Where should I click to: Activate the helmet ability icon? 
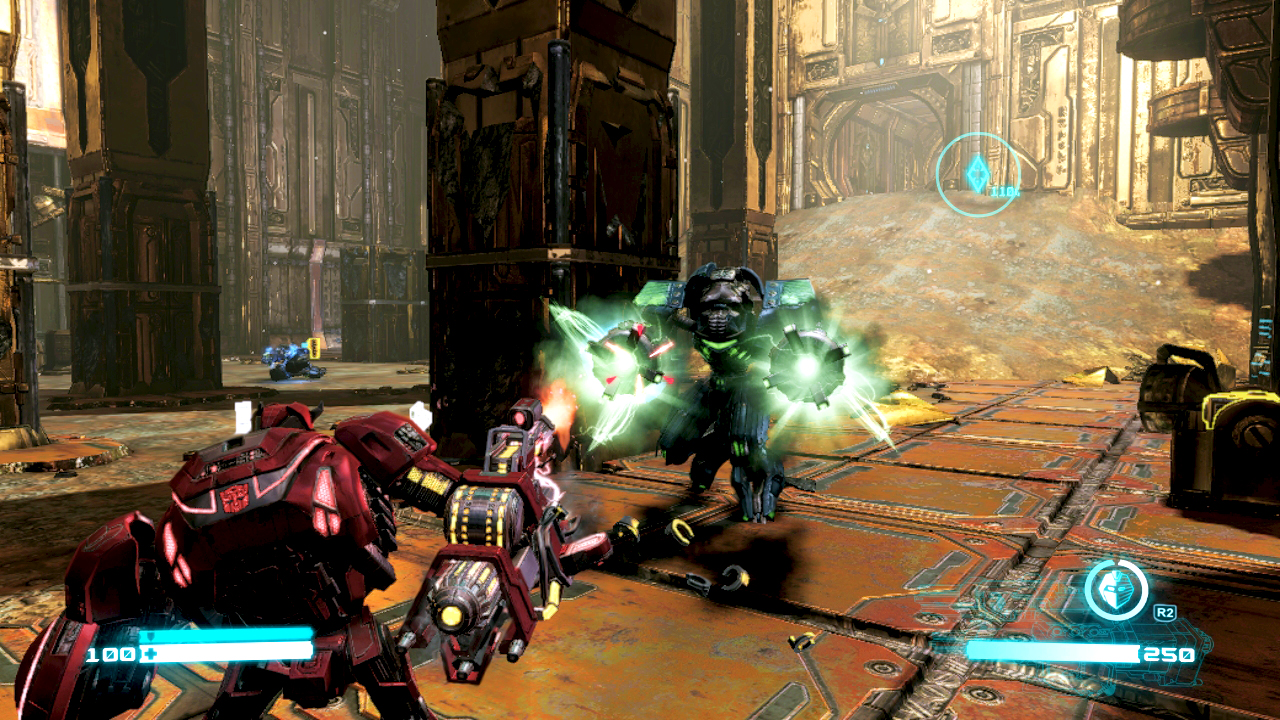point(1115,590)
